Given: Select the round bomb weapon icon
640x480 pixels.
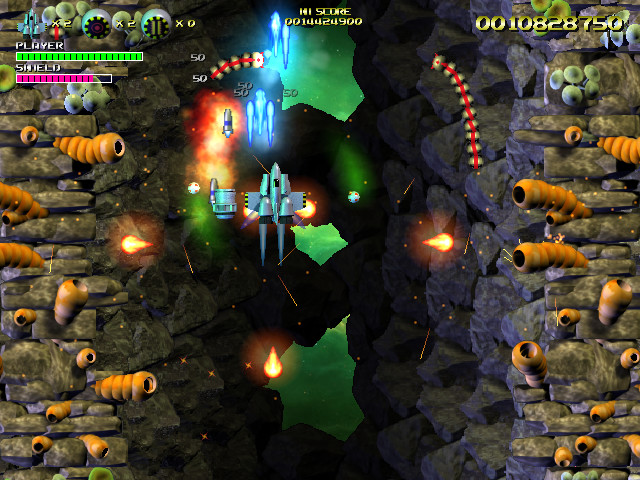Looking at the screenshot, I should [x=96, y=22].
